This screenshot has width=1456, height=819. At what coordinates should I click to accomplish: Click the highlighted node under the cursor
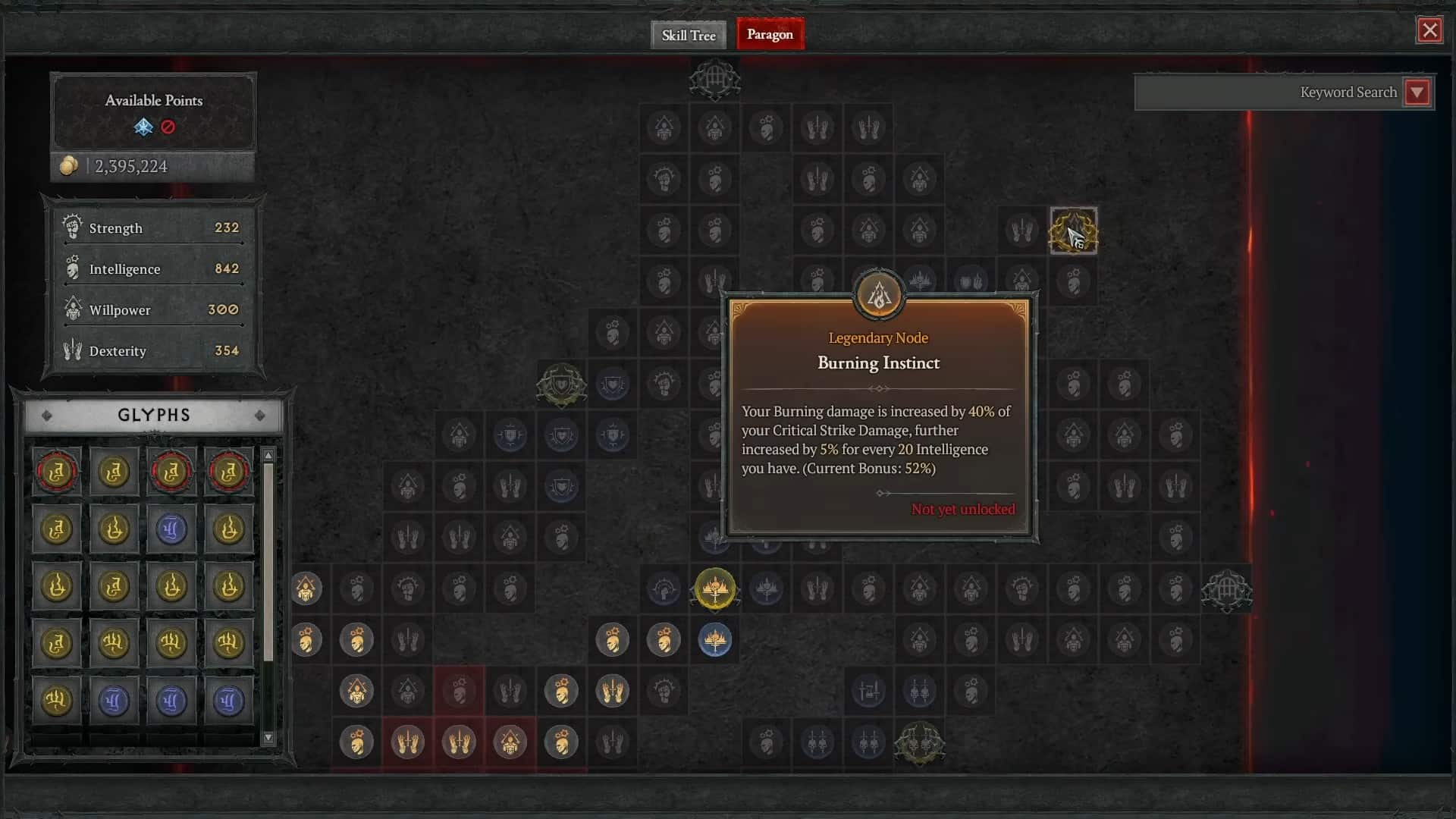[1073, 231]
